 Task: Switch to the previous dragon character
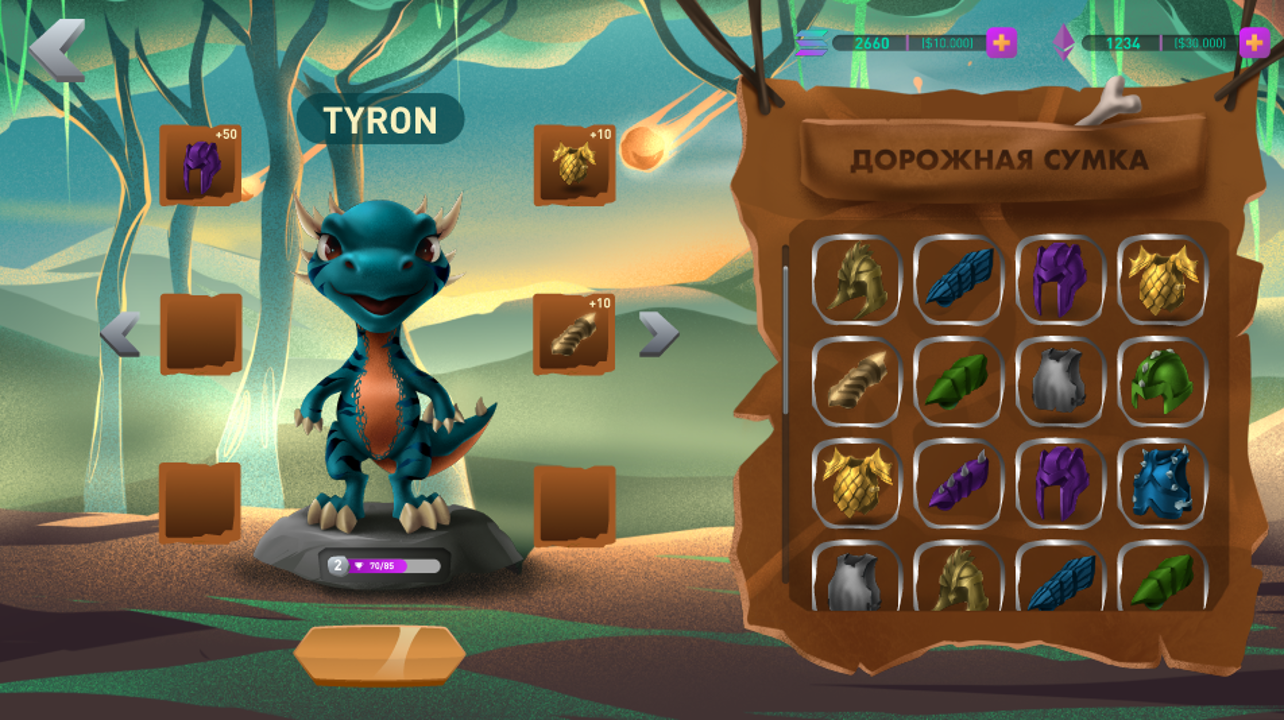coord(120,334)
